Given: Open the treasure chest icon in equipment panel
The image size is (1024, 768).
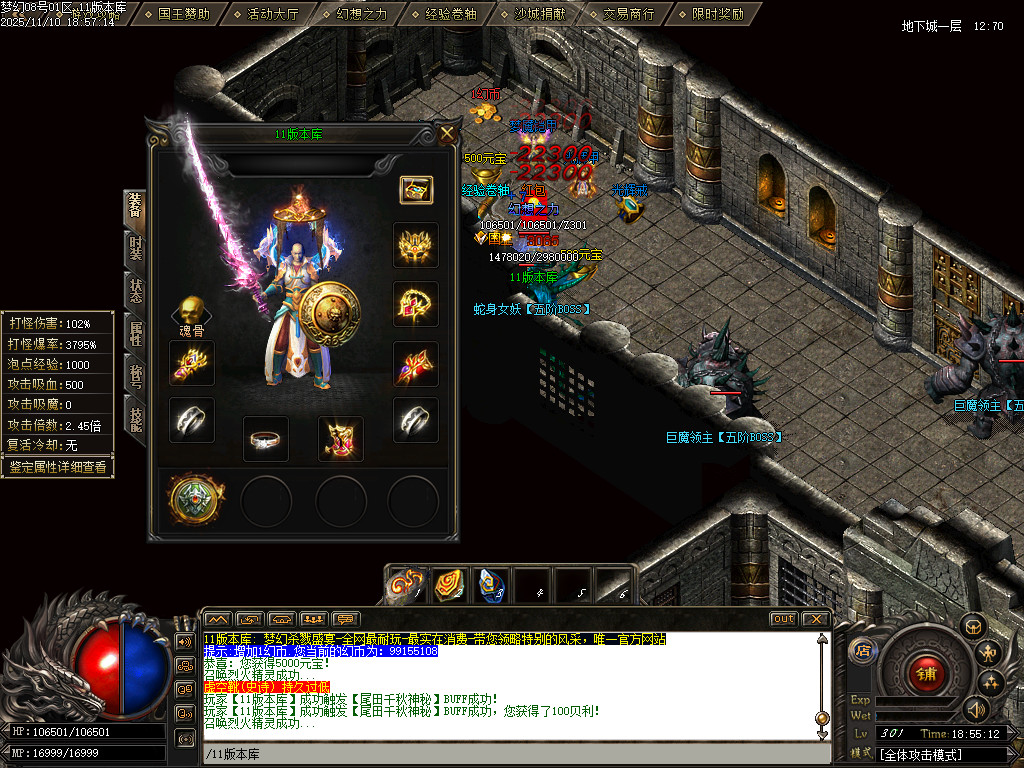Looking at the screenshot, I should point(415,189).
